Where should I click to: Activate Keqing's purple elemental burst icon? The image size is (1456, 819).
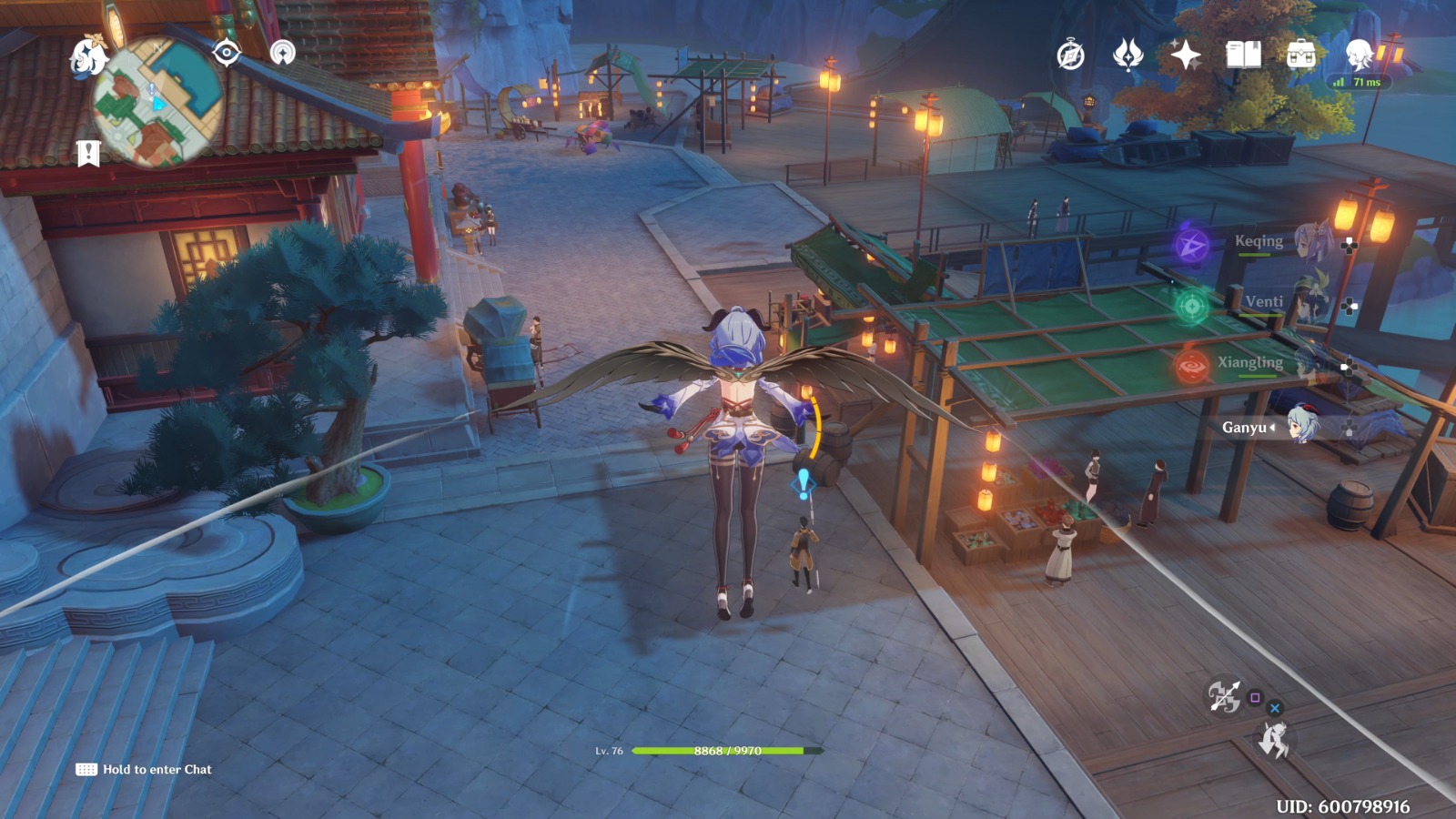point(1191,245)
